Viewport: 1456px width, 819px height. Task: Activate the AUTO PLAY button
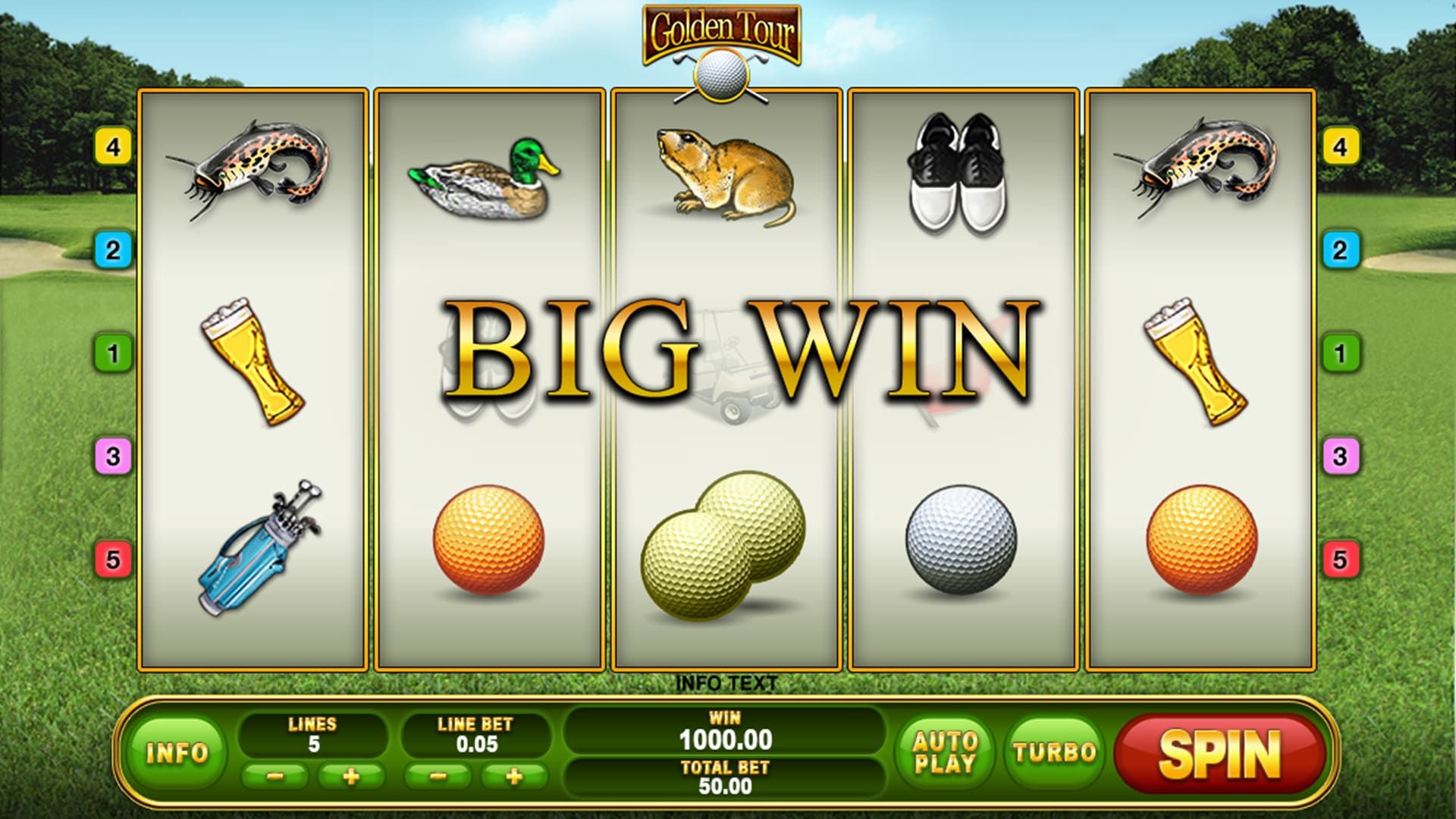tap(945, 752)
